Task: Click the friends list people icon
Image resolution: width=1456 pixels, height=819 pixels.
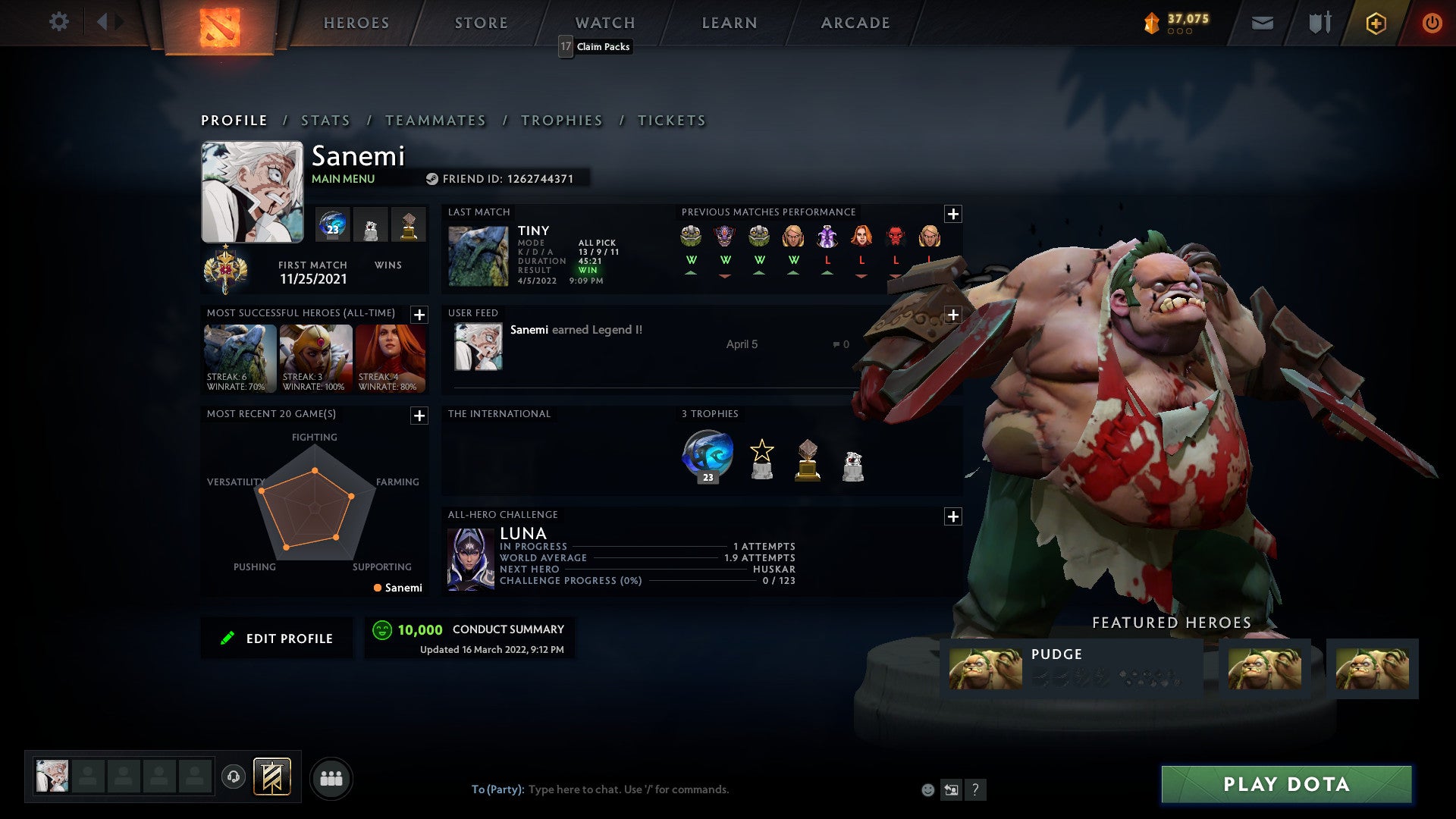Action: pyautogui.click(x=331, y=777)
